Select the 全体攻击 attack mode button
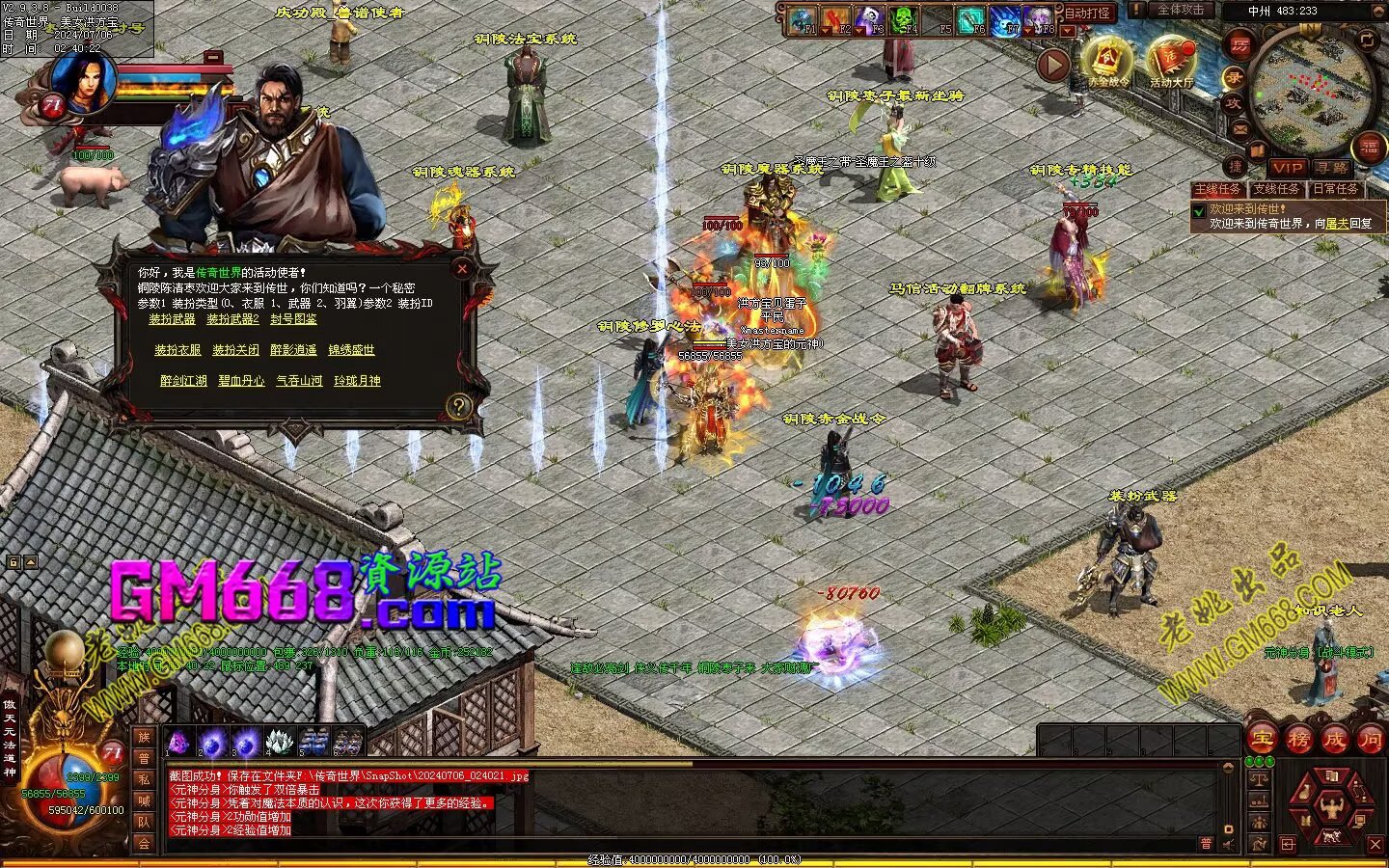This screenshot has height=868, width=1389. (x=1180, y=10)
